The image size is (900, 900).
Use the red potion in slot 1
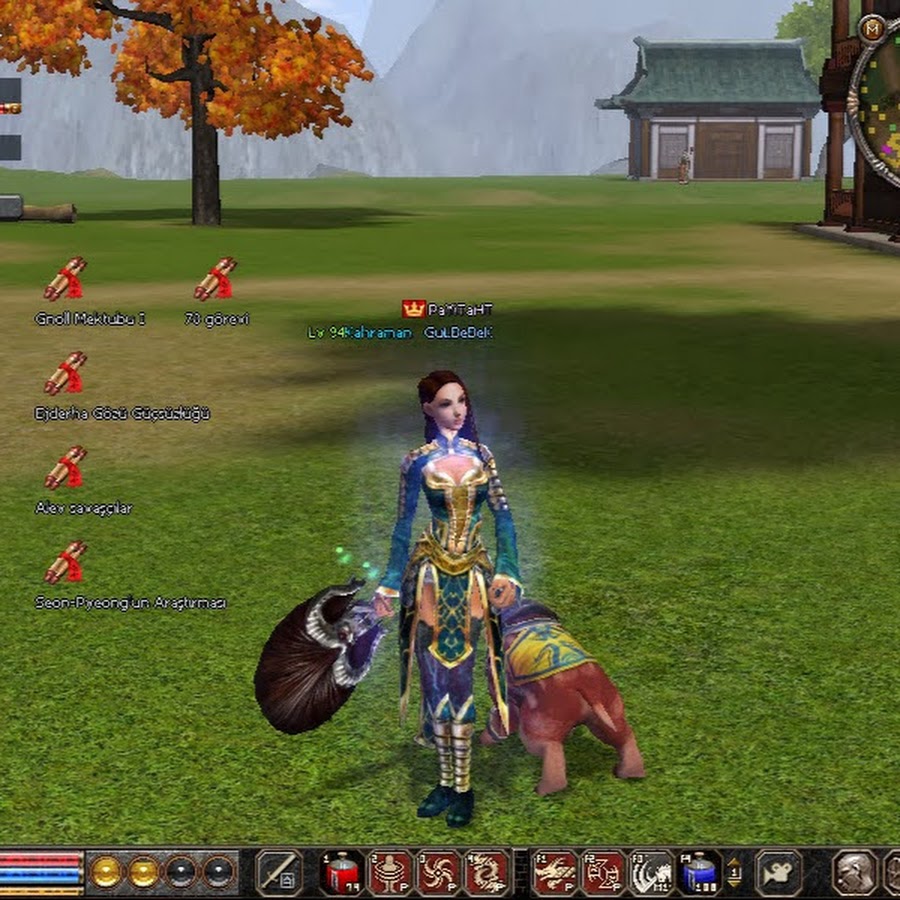343,872
